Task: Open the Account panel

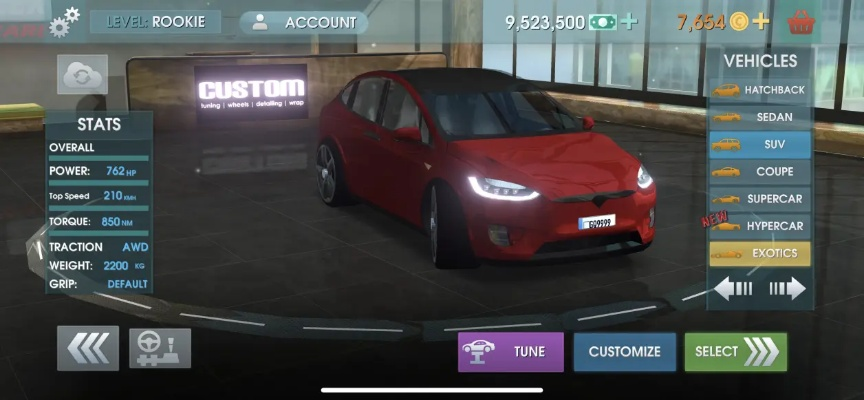Action: point(304,22)
